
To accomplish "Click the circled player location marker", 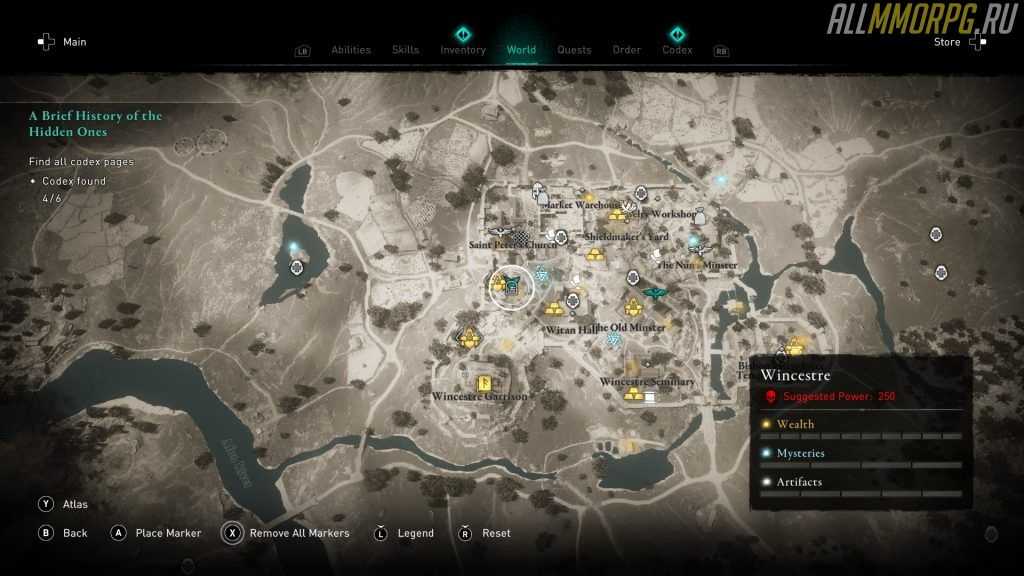I will (x=511, y=289).
